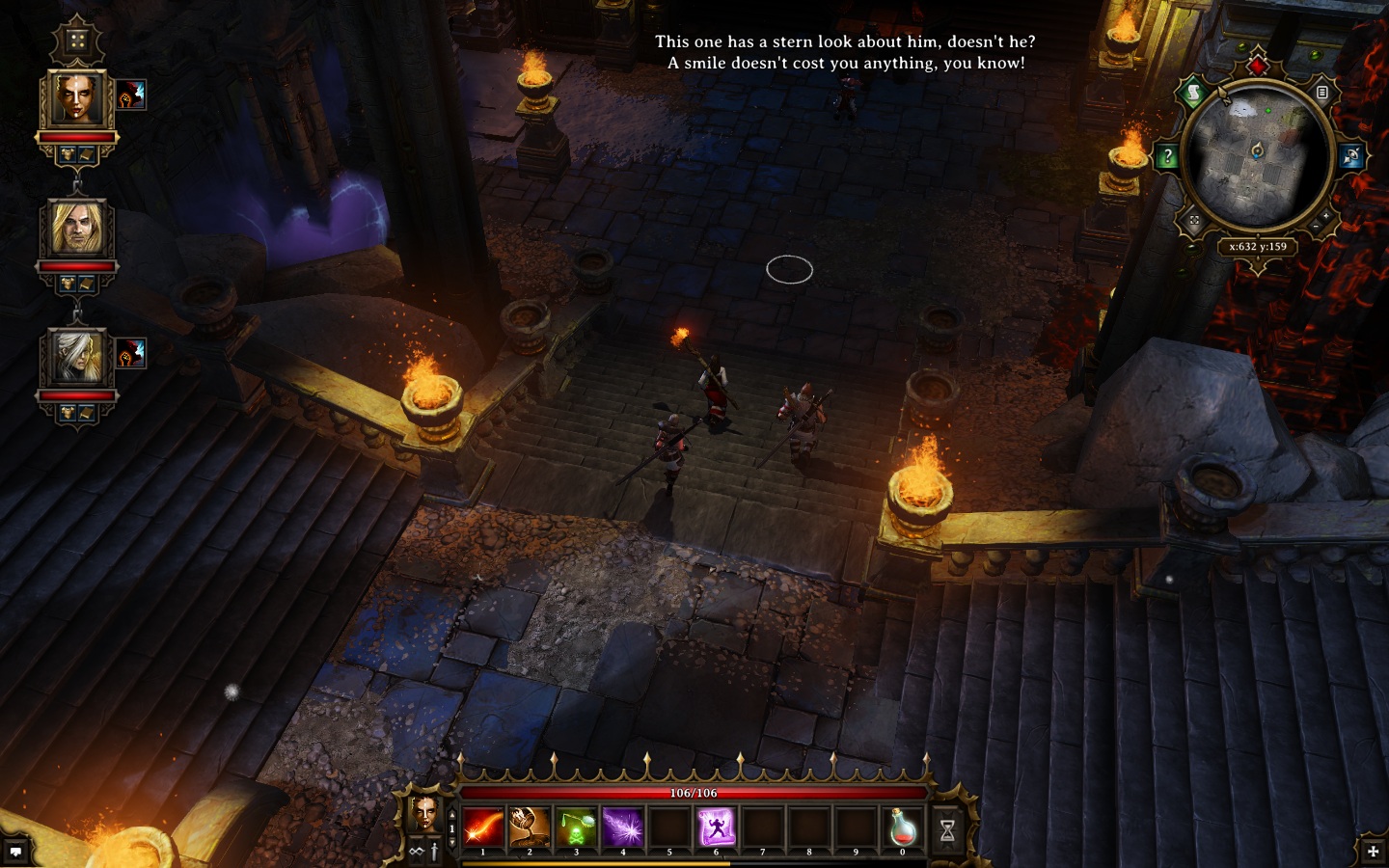Image resolution: width=1389 pixels, height=868 pixels.
Task: Open the chat bubble in bottom-left corner
Action: pos(15,852)
